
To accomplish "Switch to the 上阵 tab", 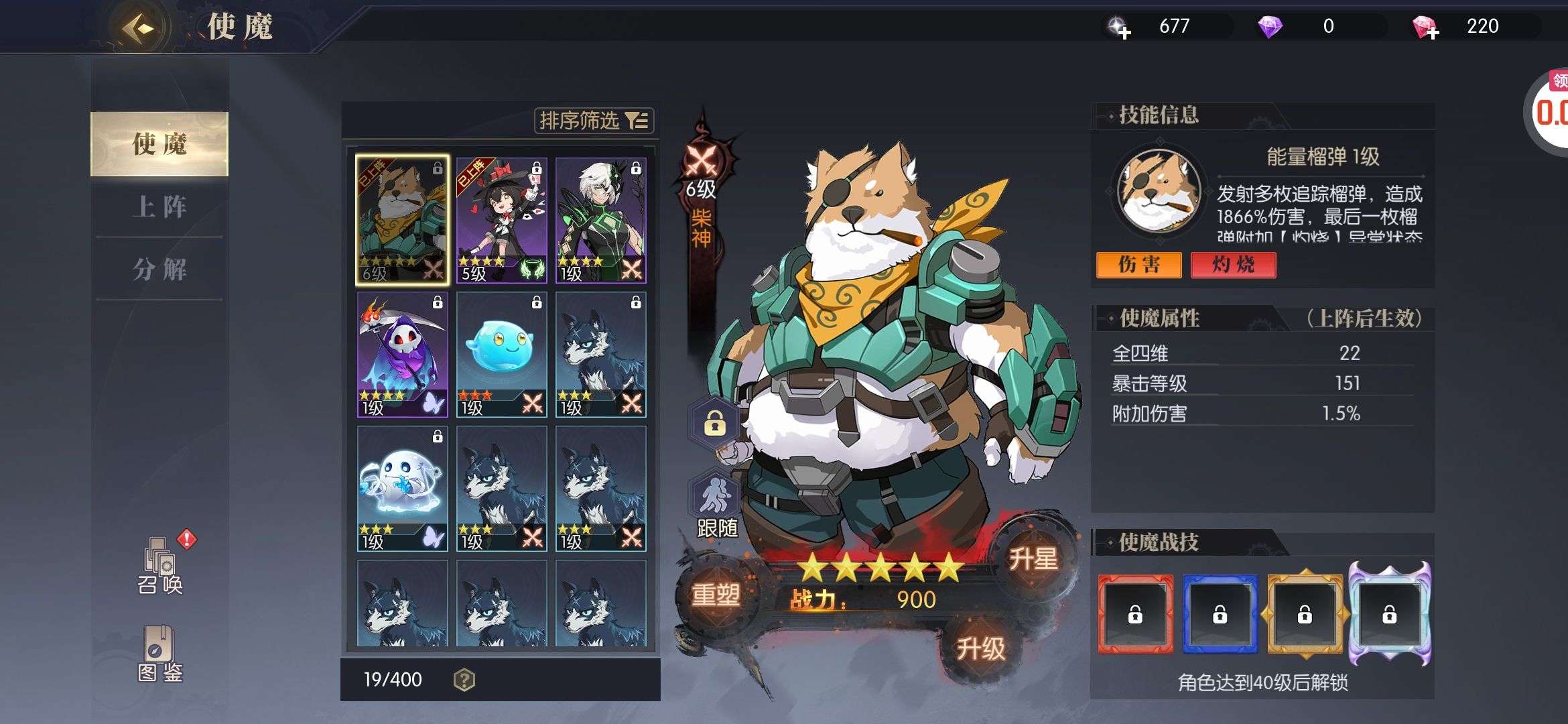I will click(x=159, y=206).
